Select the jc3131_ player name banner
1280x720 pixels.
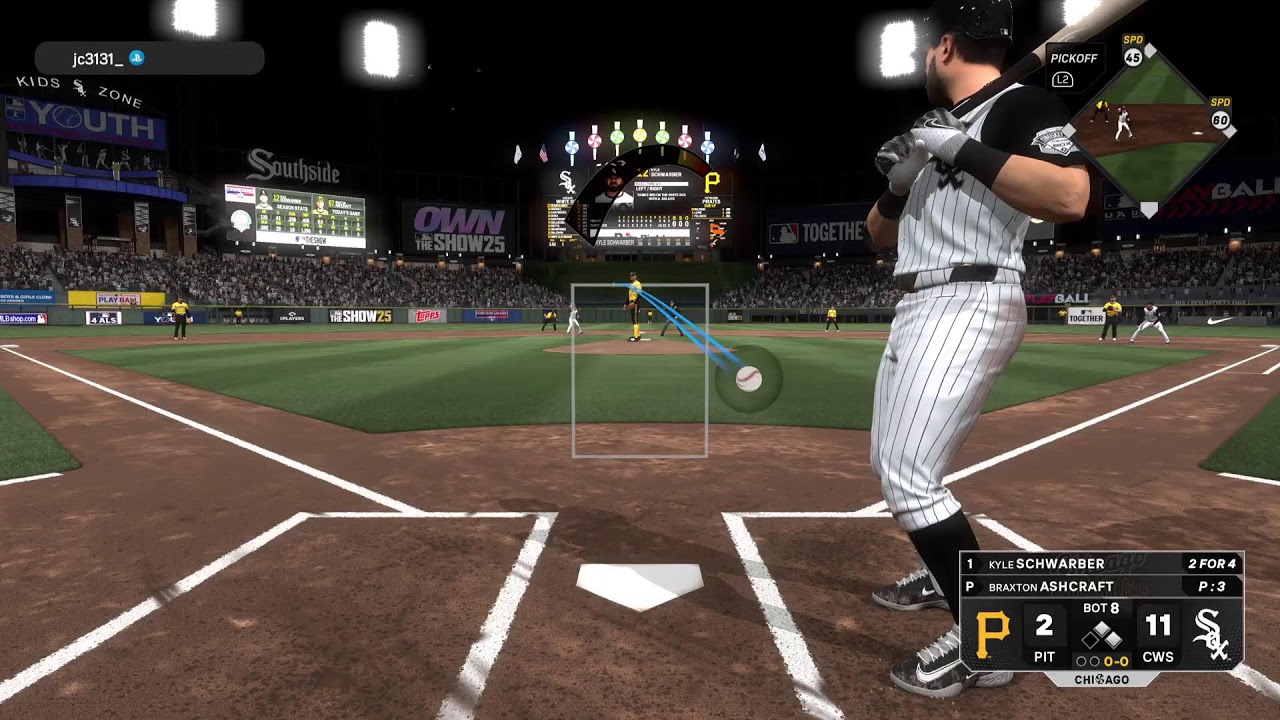click(x=149, y=59)
